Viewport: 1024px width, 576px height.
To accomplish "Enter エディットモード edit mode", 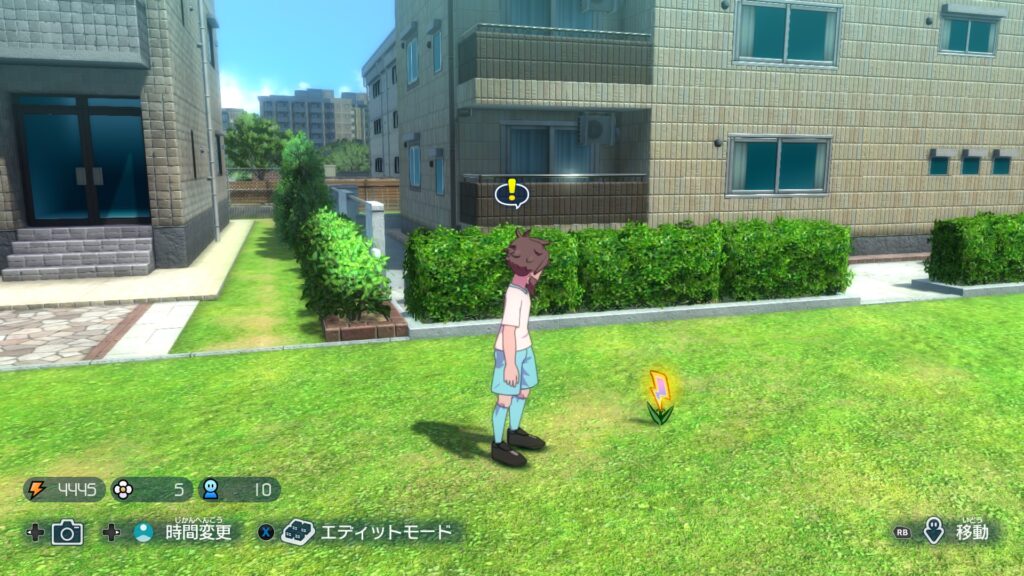I will click(385, 532).
